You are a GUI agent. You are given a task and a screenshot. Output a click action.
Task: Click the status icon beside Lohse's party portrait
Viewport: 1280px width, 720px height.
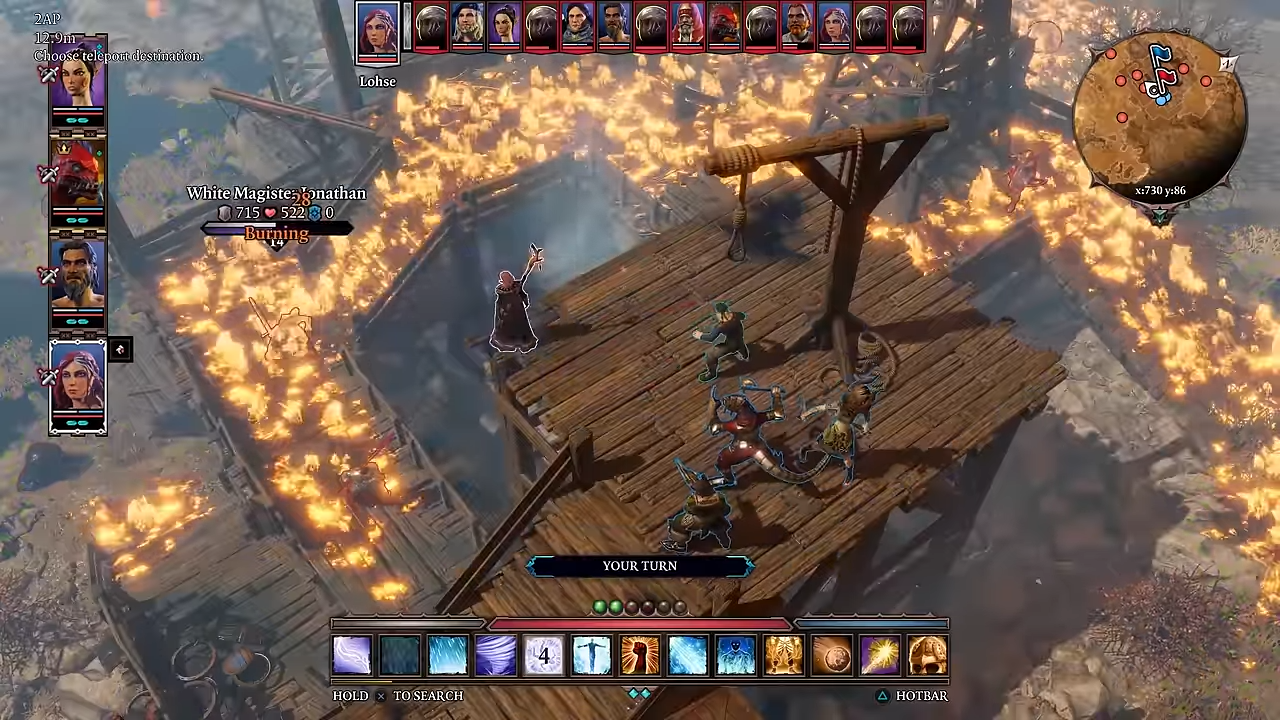[120, 349]
